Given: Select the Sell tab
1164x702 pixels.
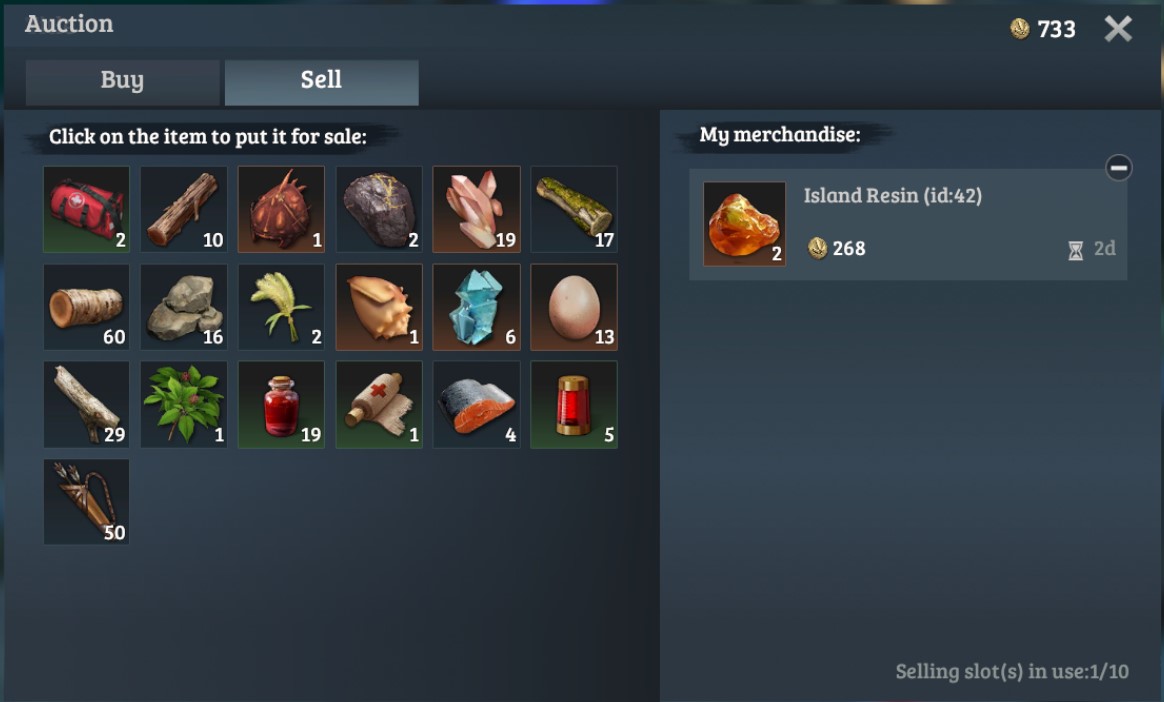Looking at the screenshot, I should [x=321, y=82].
